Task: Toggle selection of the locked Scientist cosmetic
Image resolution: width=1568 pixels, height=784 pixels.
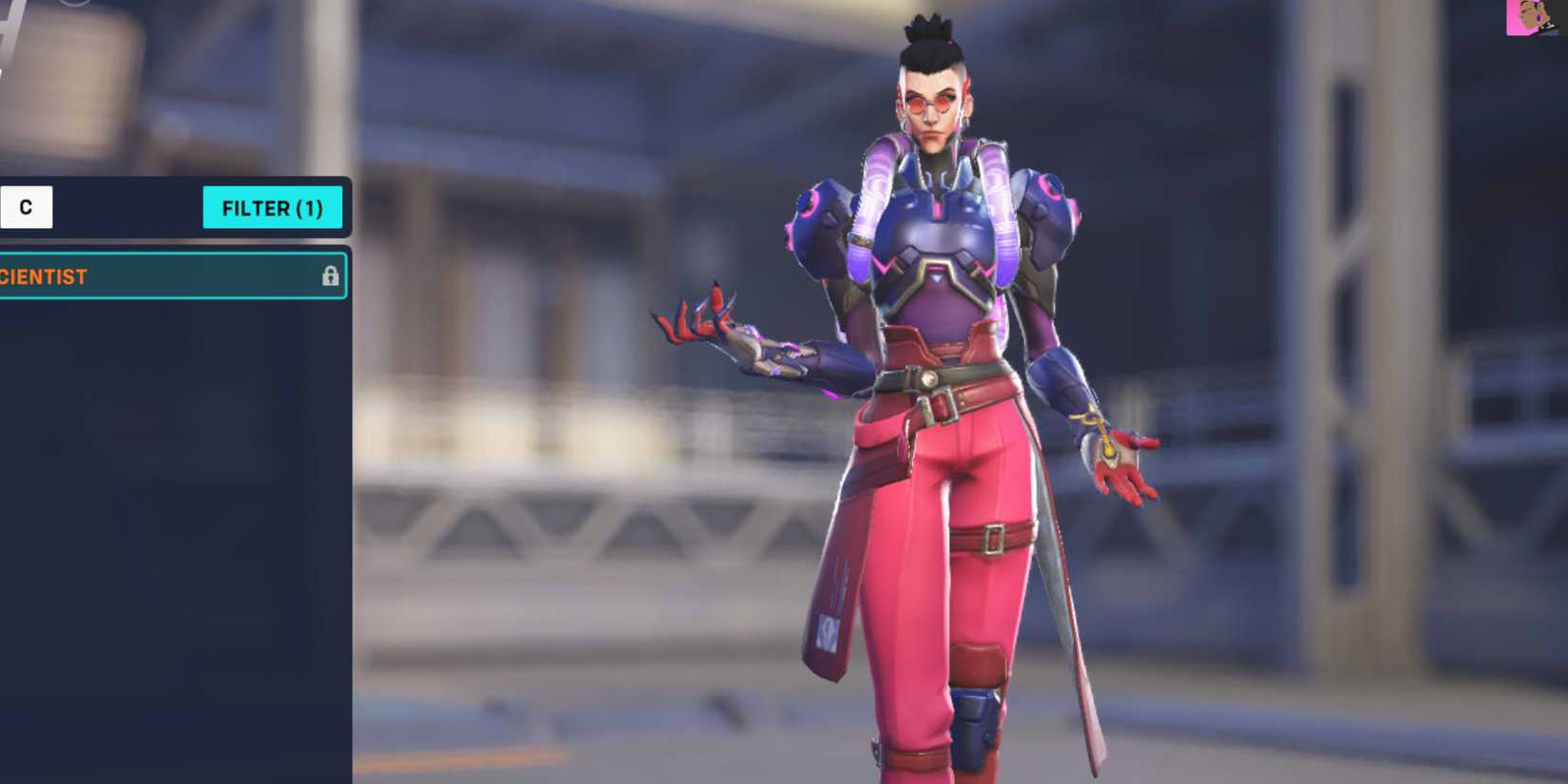Action: pyautogui.click(x=171, y=277)
